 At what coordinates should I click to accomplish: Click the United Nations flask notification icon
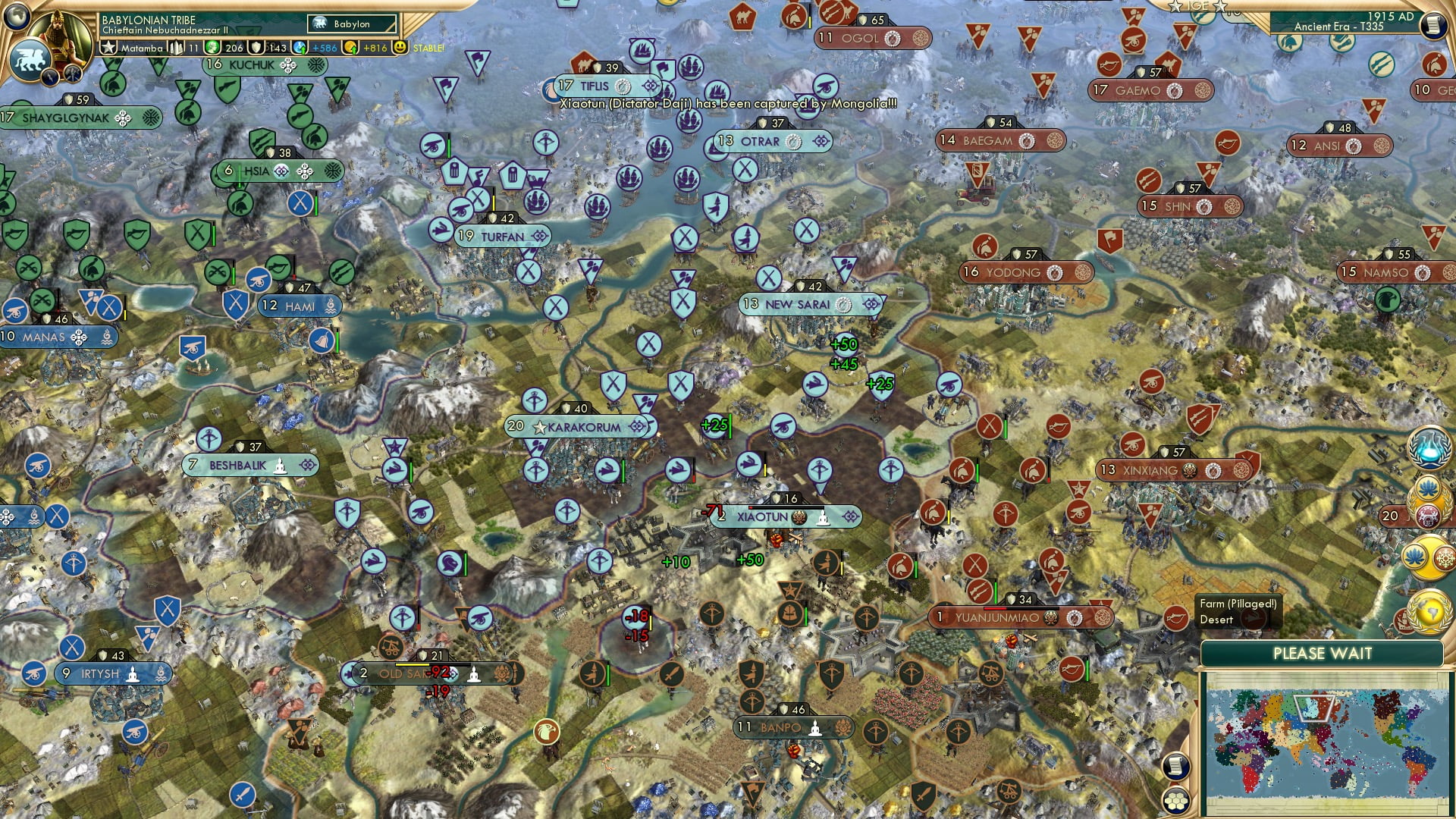(x=1428, y=447)
